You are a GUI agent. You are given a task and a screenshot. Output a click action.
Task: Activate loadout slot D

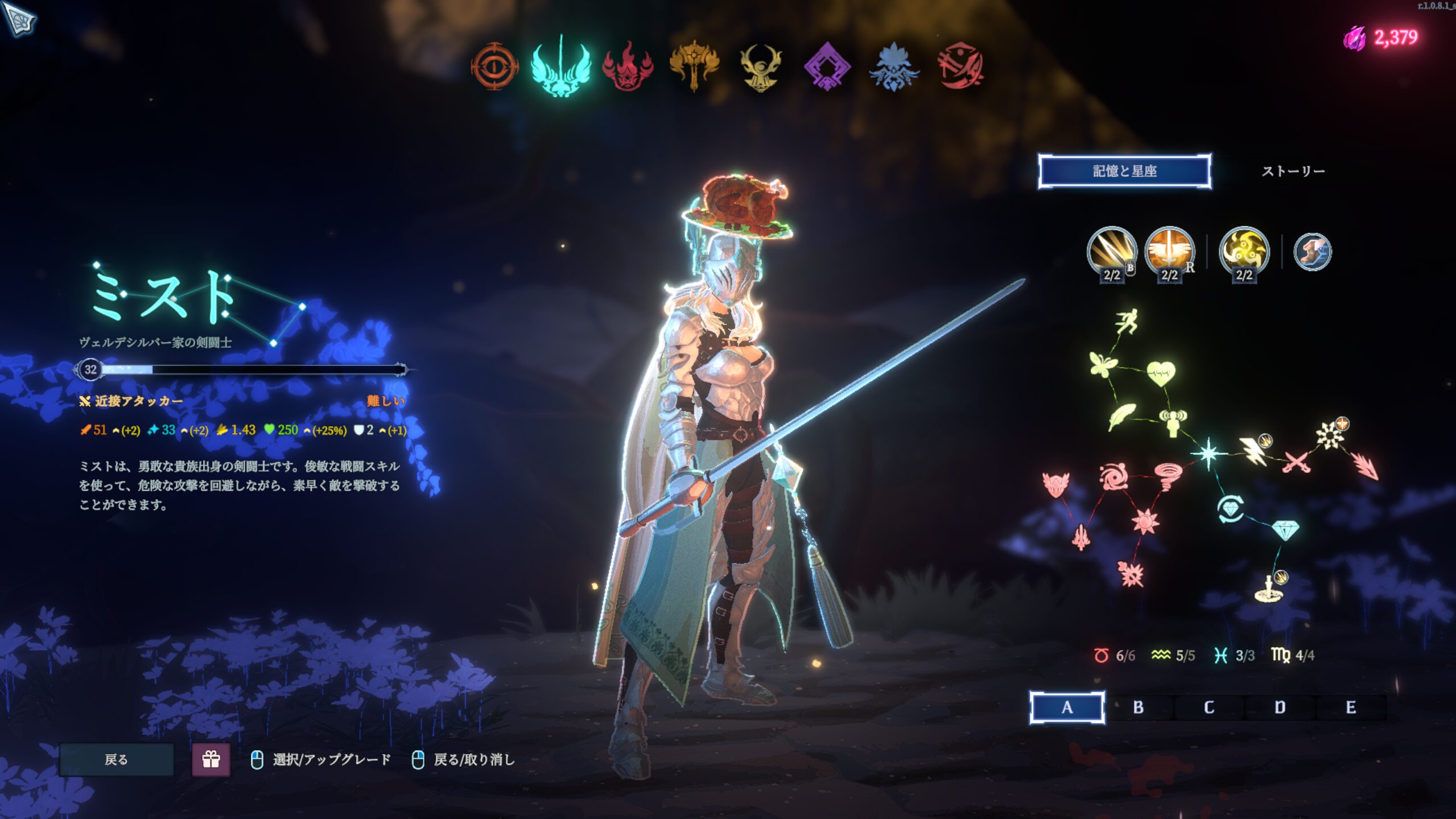[1280, 707]
